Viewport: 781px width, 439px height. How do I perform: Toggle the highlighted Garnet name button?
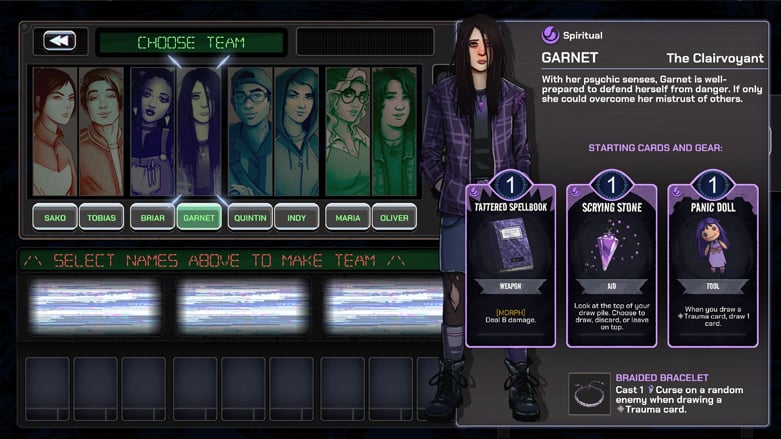tap(199, 217)
